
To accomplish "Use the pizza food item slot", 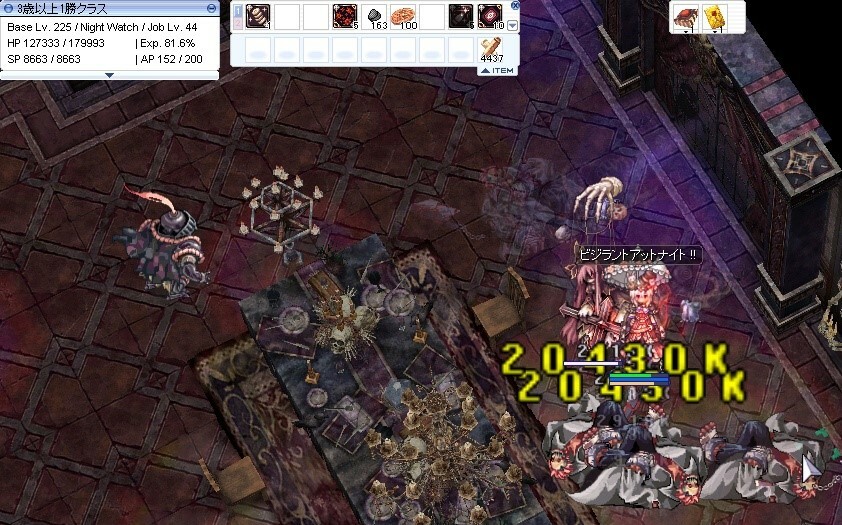I will tap(404, 17).
